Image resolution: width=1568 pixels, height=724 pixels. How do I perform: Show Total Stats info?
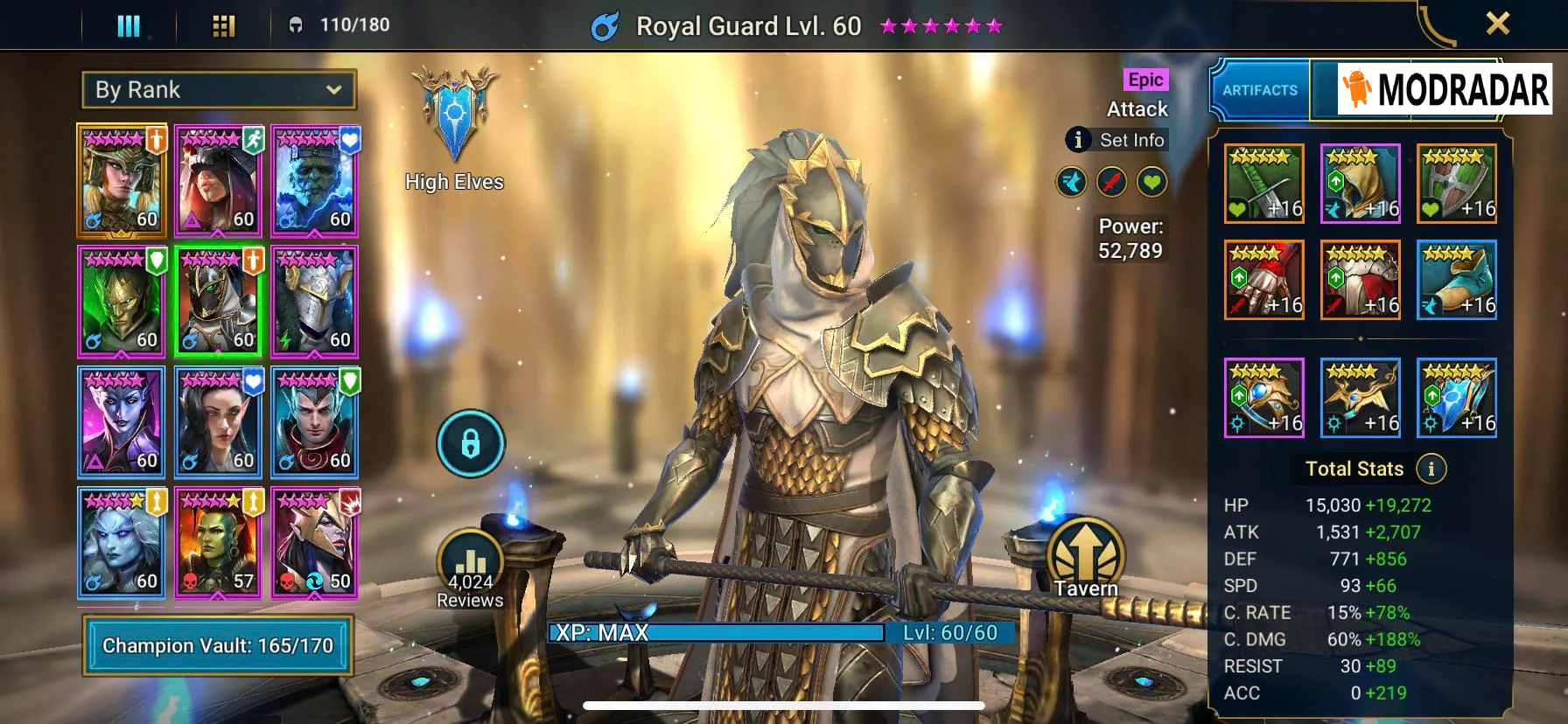click(1431, 469)
